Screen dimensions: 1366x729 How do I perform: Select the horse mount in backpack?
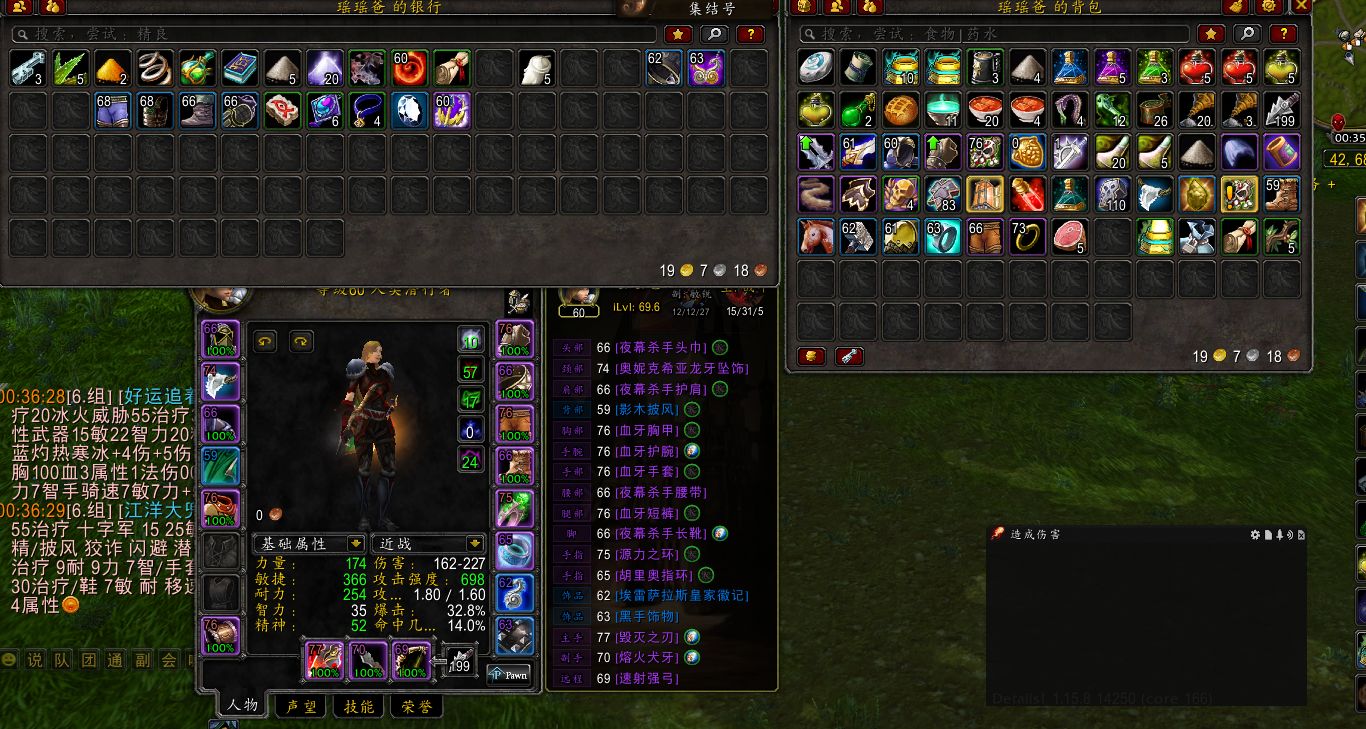814,236
